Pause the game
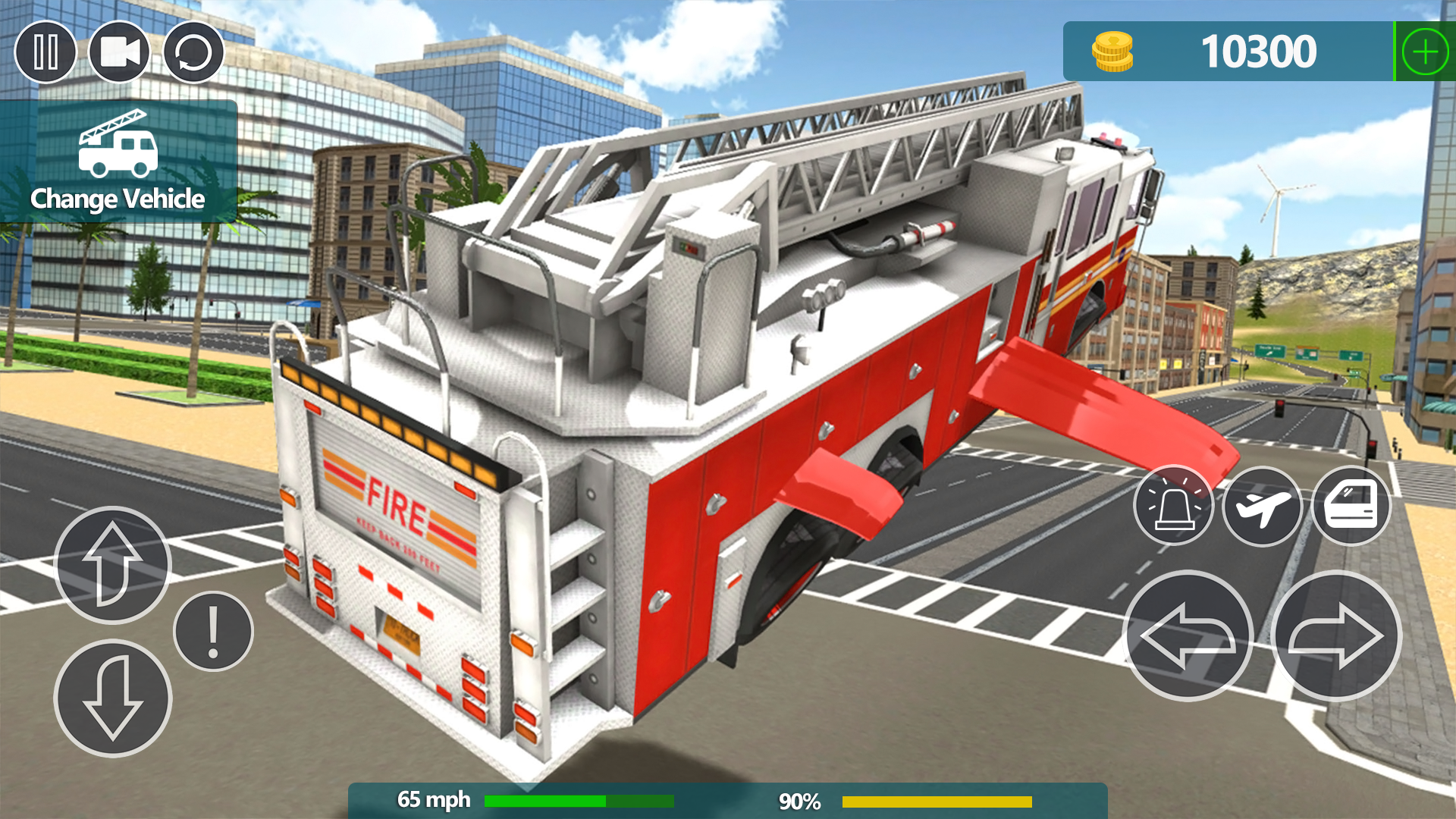The image size is (1456, 819). coord(47,52)
